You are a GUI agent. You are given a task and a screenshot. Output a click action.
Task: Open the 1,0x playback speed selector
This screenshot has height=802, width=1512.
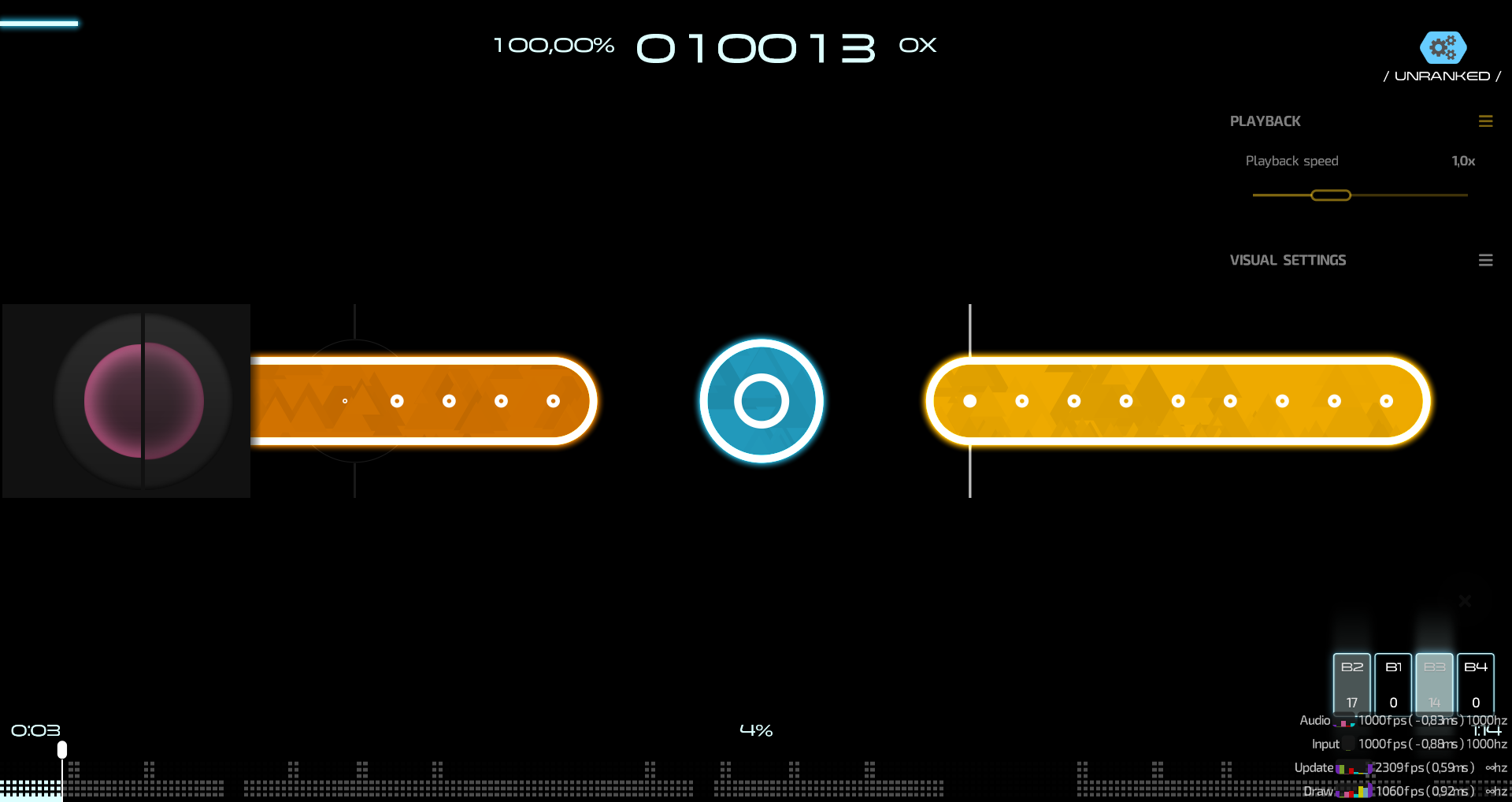coord(1463,161)
